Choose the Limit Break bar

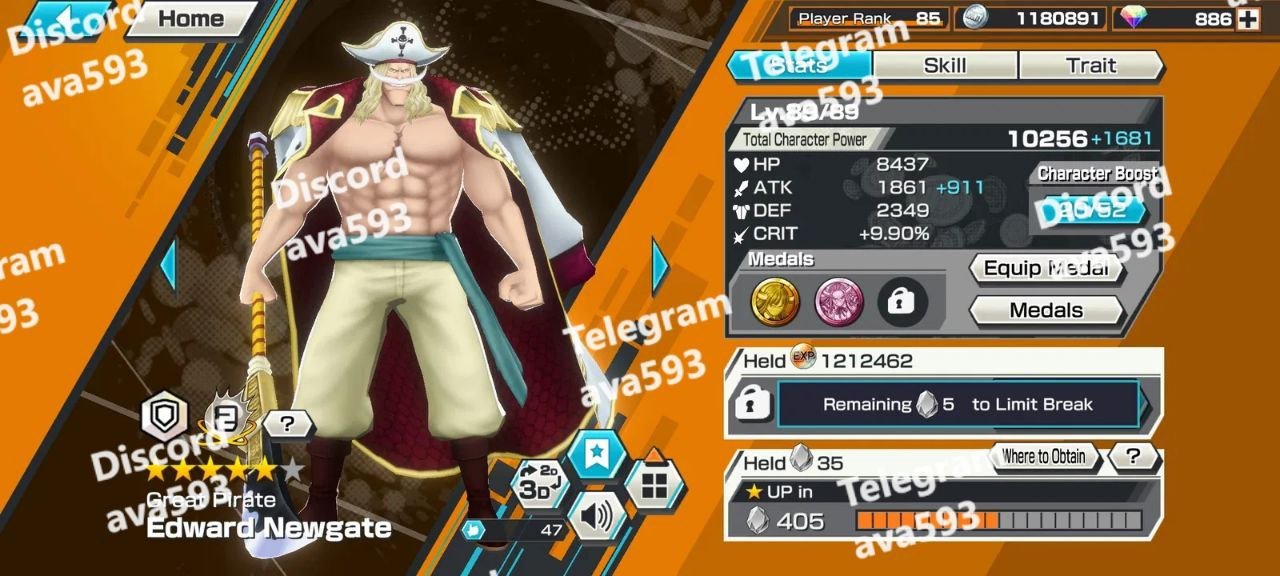958,405
